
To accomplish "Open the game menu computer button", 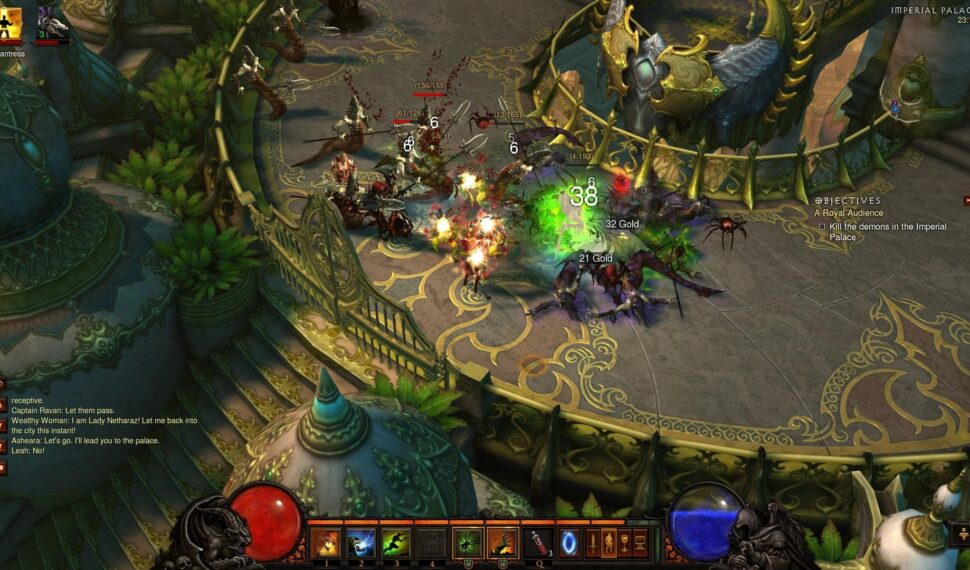I will tap(637, 543).
